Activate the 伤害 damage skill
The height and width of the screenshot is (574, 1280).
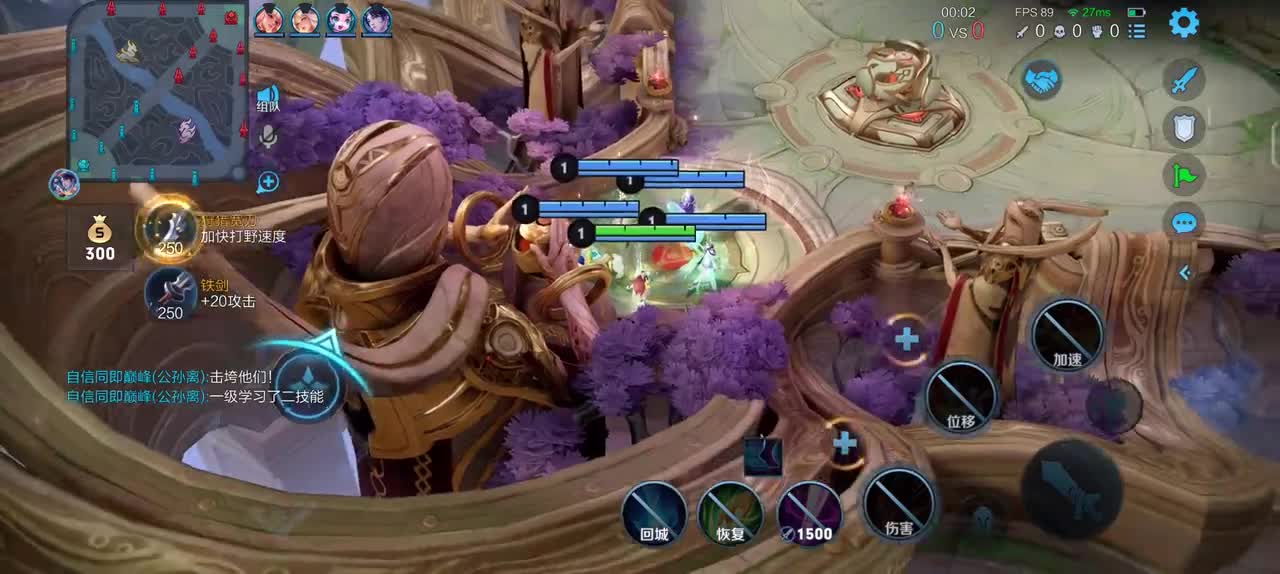coord(899,505)
